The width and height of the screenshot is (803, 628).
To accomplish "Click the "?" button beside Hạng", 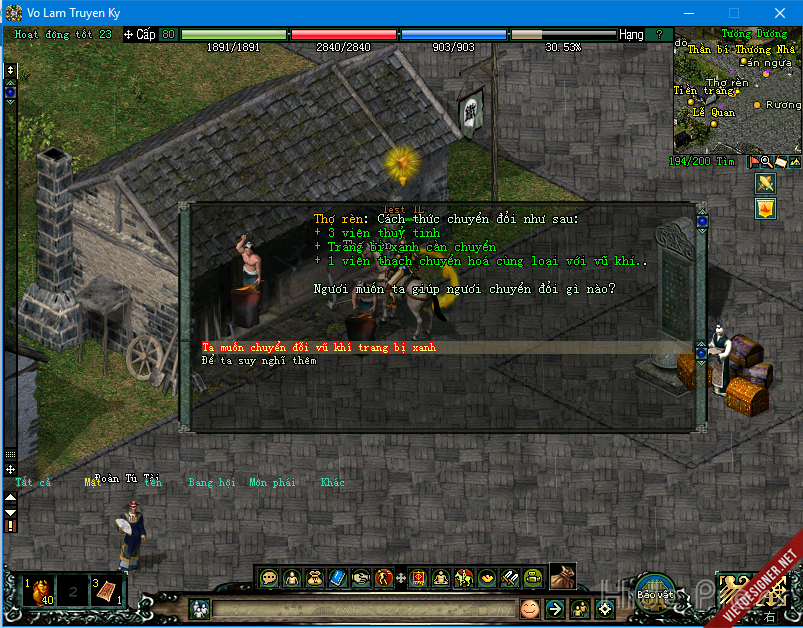I will tap(658, 34).
